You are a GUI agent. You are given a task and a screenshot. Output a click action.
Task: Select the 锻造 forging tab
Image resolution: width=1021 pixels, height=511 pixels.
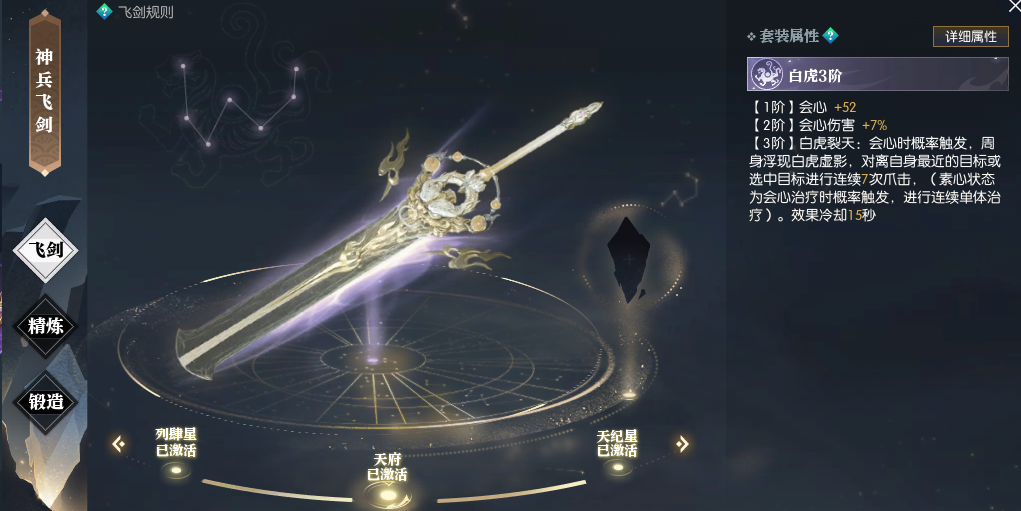pos(46,401)
